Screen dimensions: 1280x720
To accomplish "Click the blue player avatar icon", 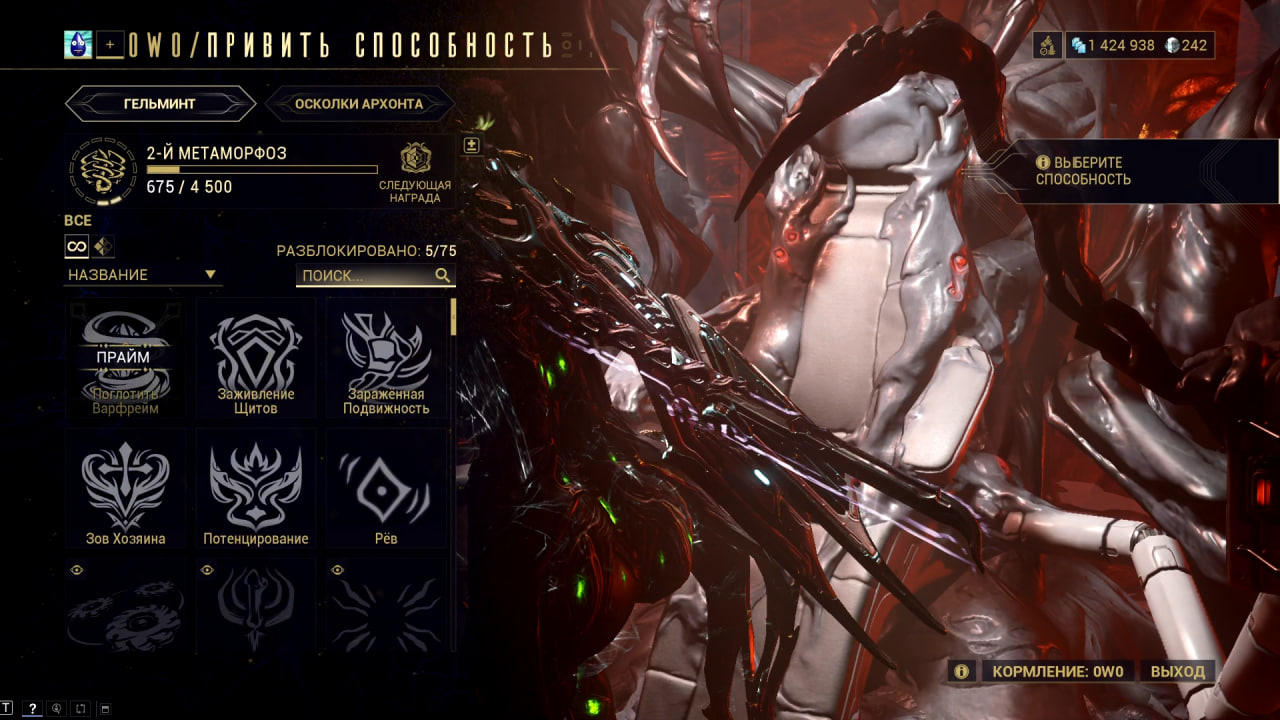I will point(78,44).
